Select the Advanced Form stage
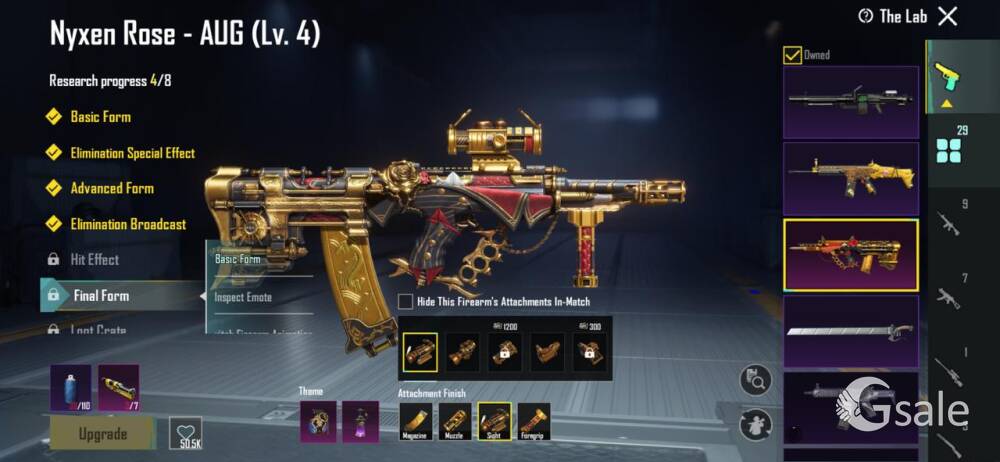The height and width of the screenshot is (462, 1000). pos(111,188)
